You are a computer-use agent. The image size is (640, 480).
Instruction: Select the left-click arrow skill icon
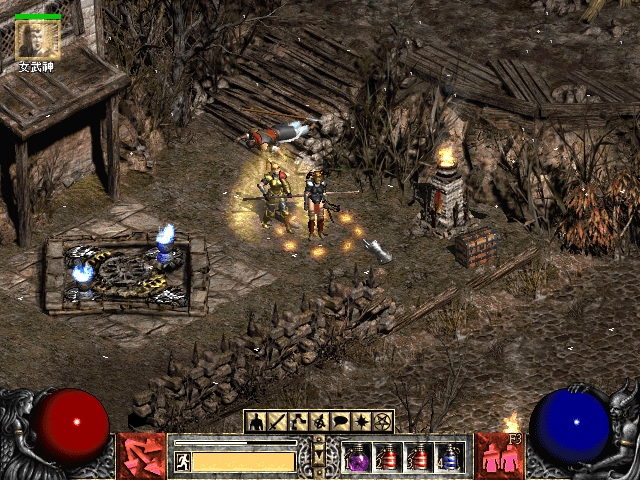click(x=142, y=455)
